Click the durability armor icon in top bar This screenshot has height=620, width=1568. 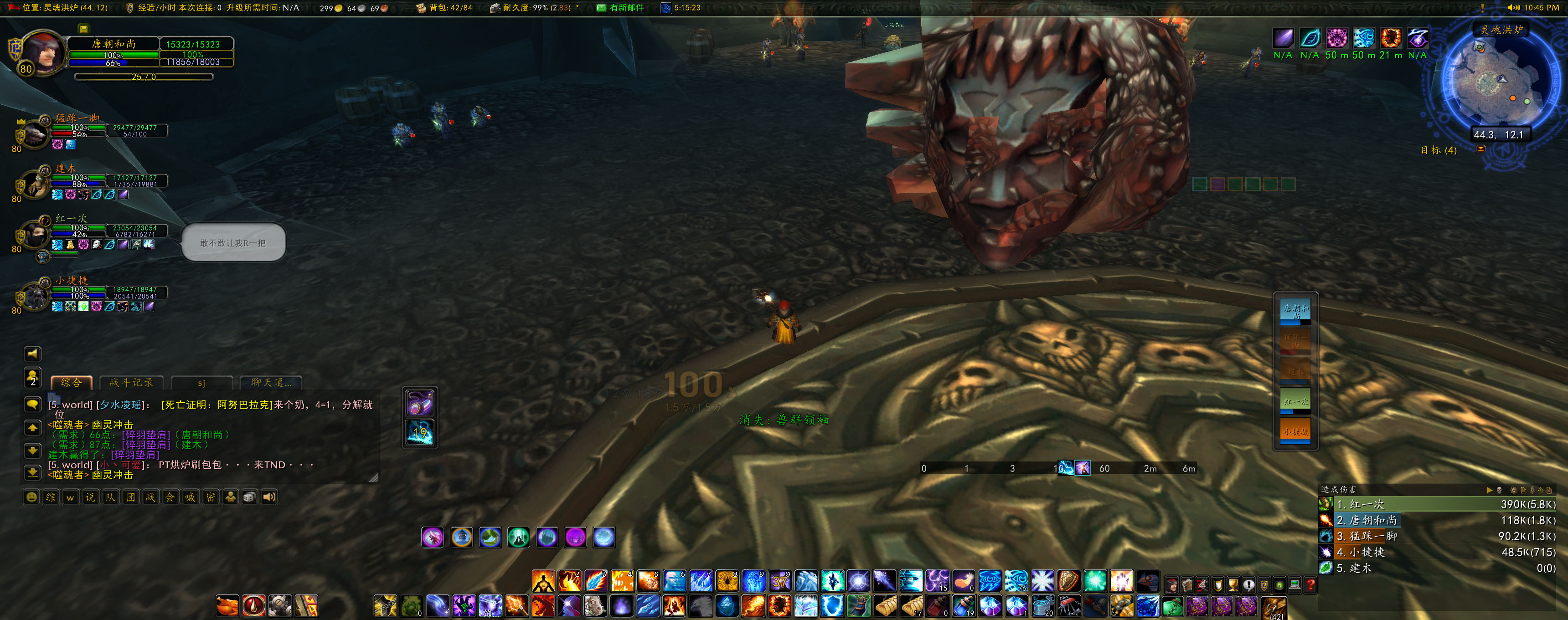(x=495, y=8)
